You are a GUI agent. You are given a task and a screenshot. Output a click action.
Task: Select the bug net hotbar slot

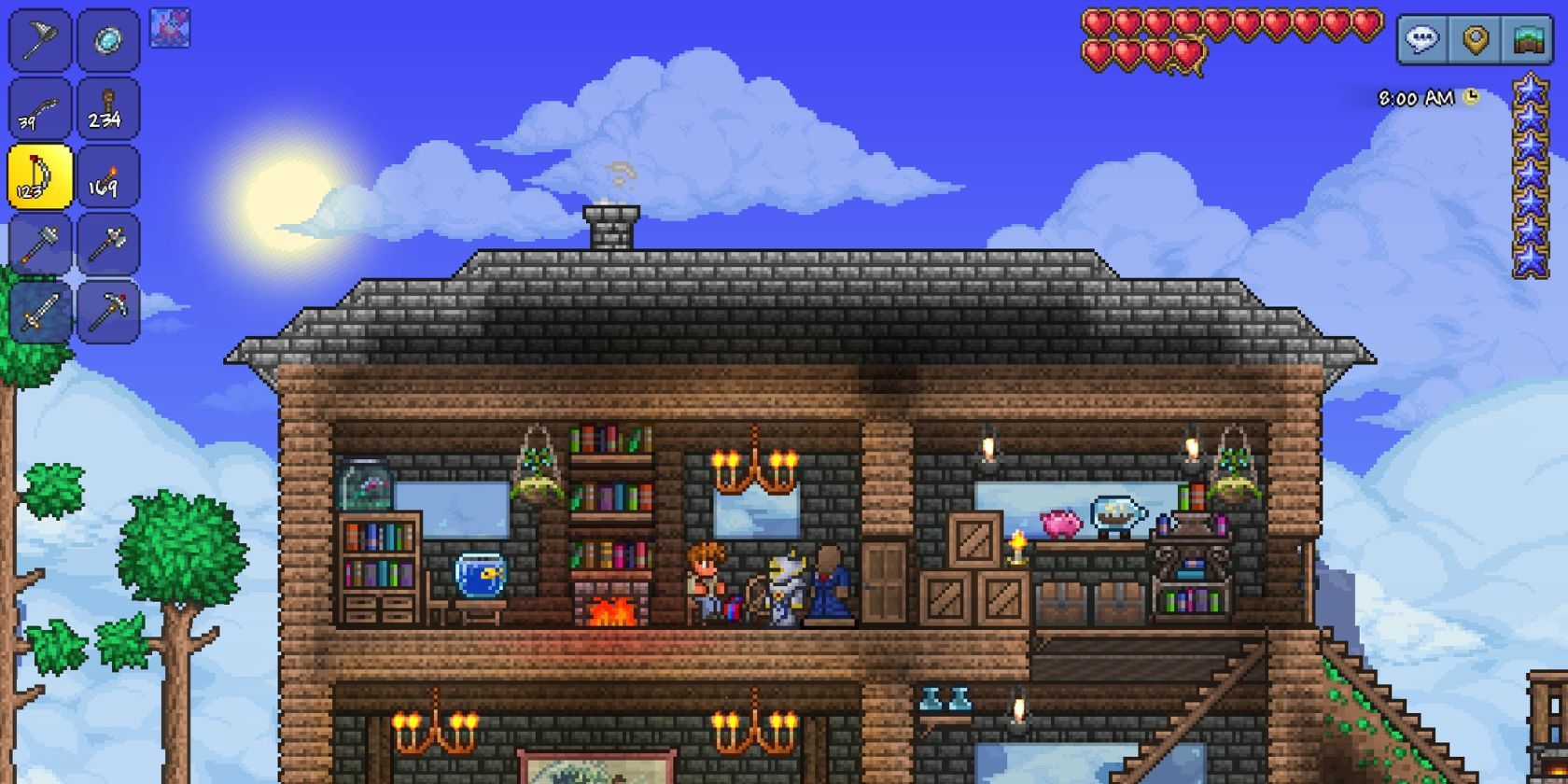[40, 41]
